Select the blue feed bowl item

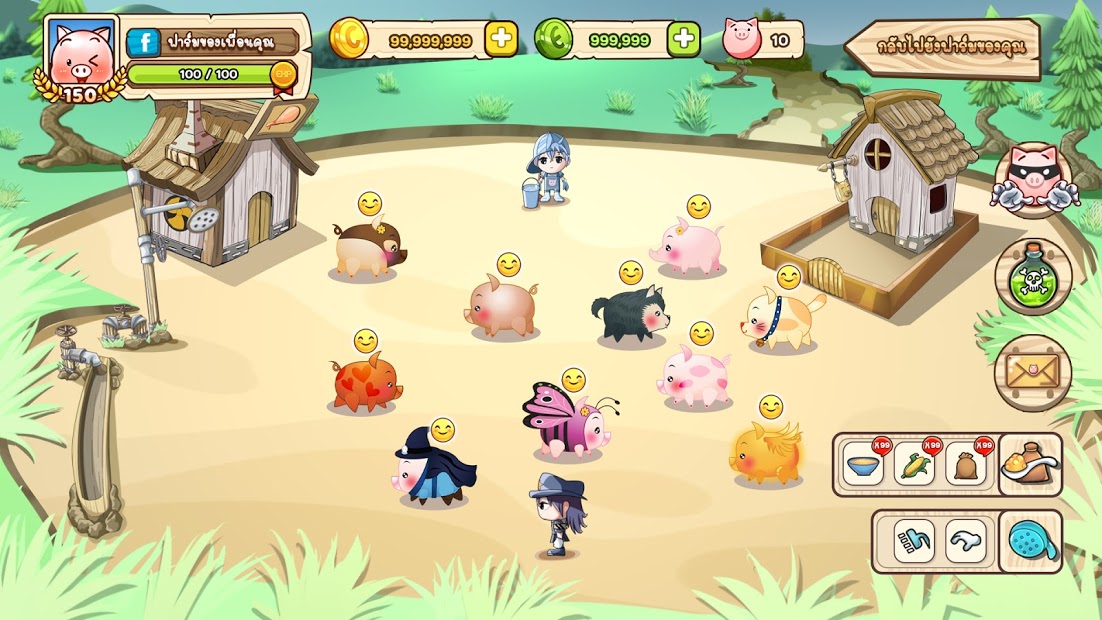pyautogui.click(x=863, y=466)
